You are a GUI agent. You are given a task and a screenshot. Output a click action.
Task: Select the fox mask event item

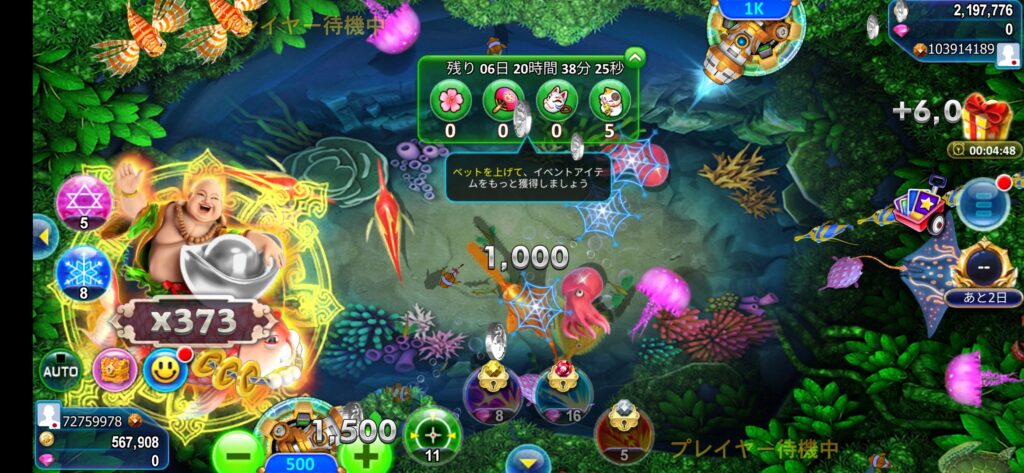pyautogui.click(x=556, y=99)
